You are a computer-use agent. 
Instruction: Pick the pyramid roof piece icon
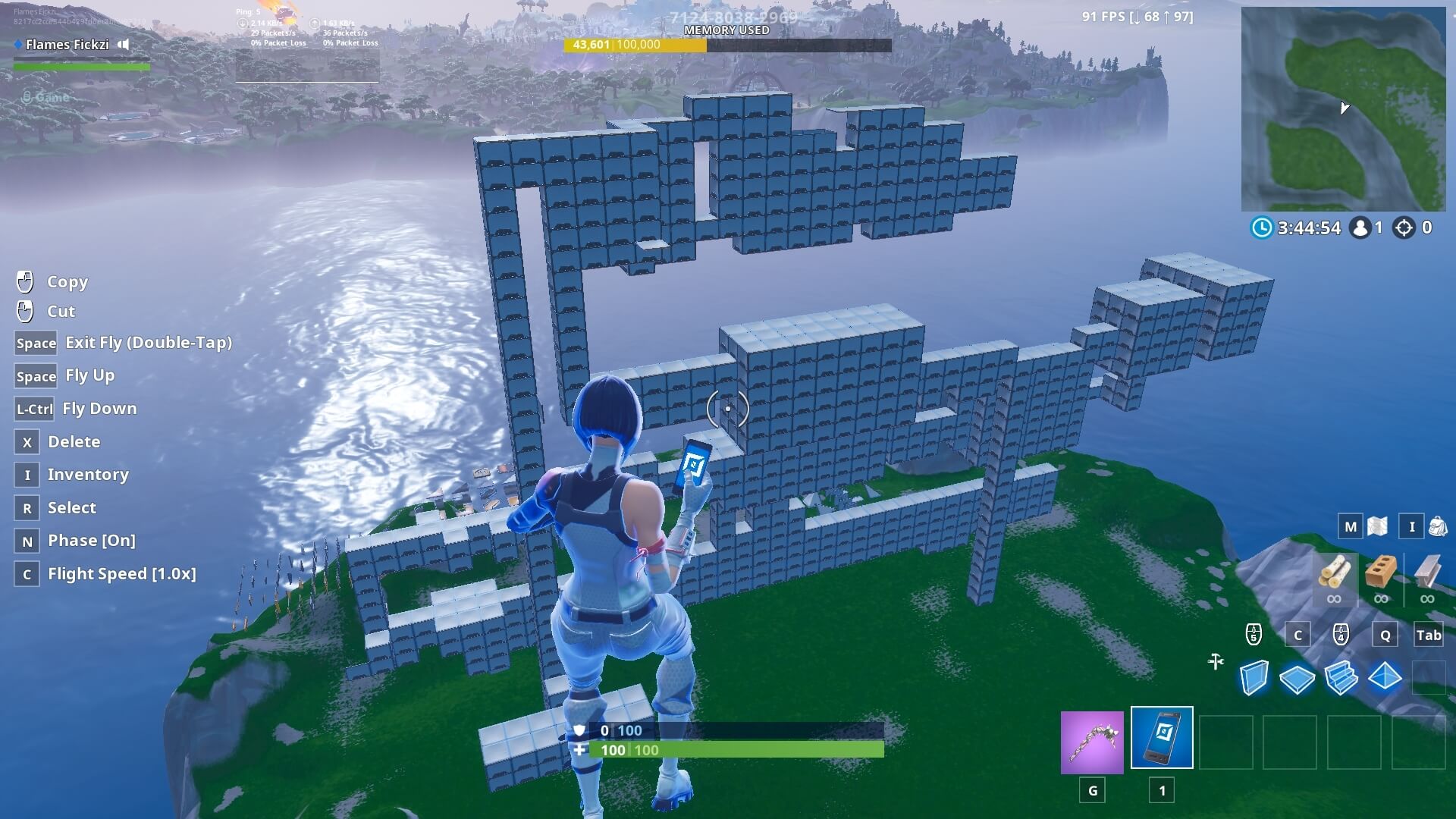tap(1385, 679)
